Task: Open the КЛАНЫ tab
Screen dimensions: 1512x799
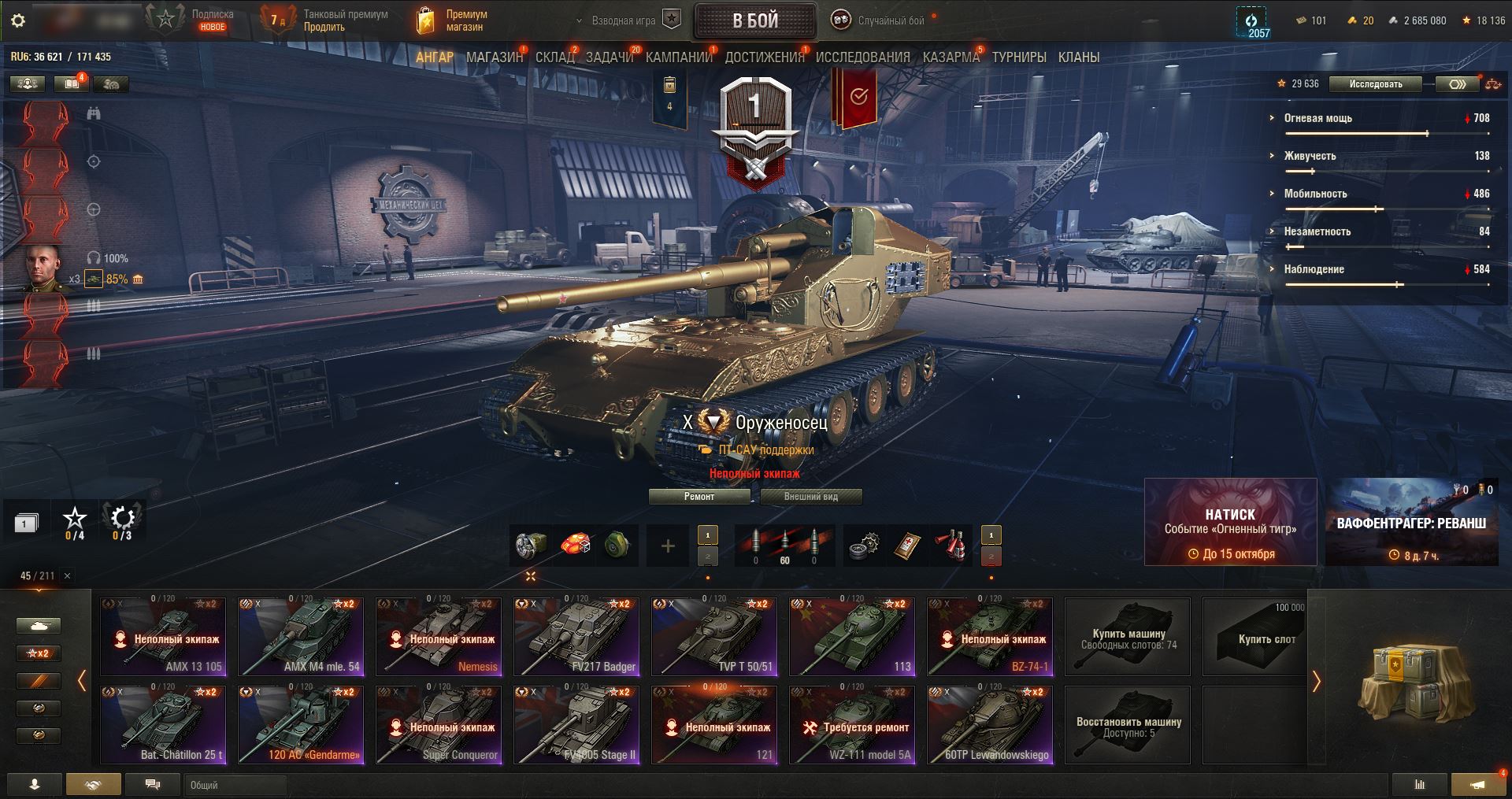Action: click(x=1078, y=57)
